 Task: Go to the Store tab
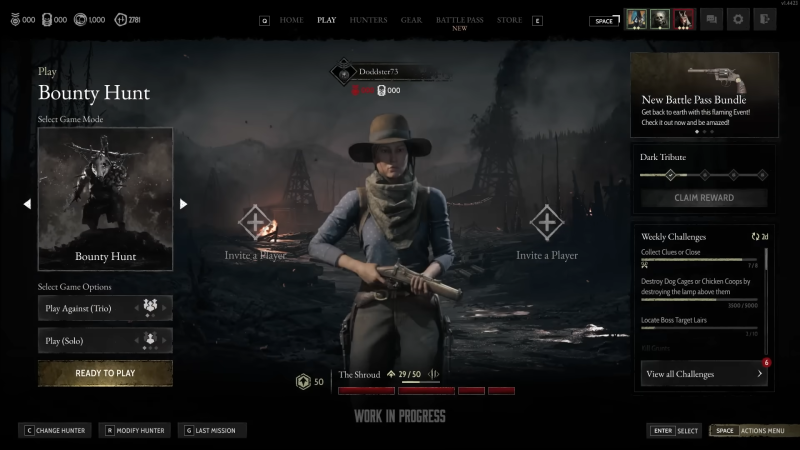click(x=509, y=20)
